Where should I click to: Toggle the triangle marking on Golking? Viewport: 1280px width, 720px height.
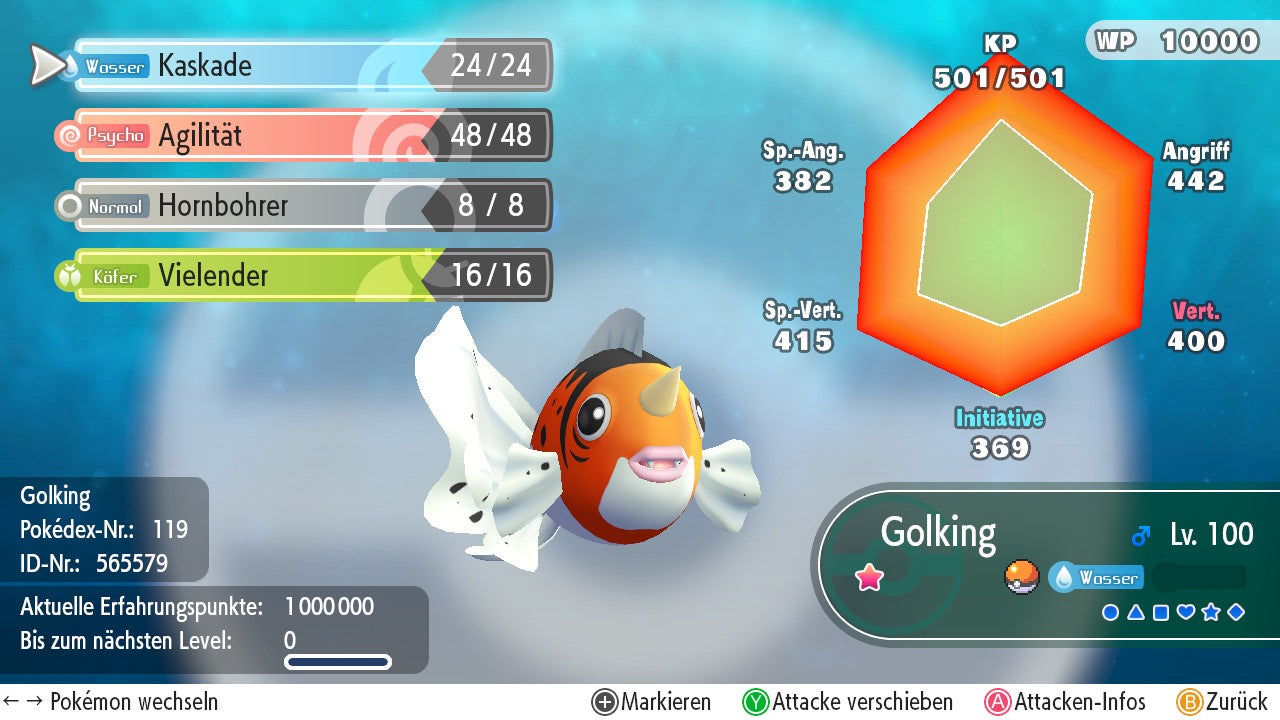[1136, 612]
